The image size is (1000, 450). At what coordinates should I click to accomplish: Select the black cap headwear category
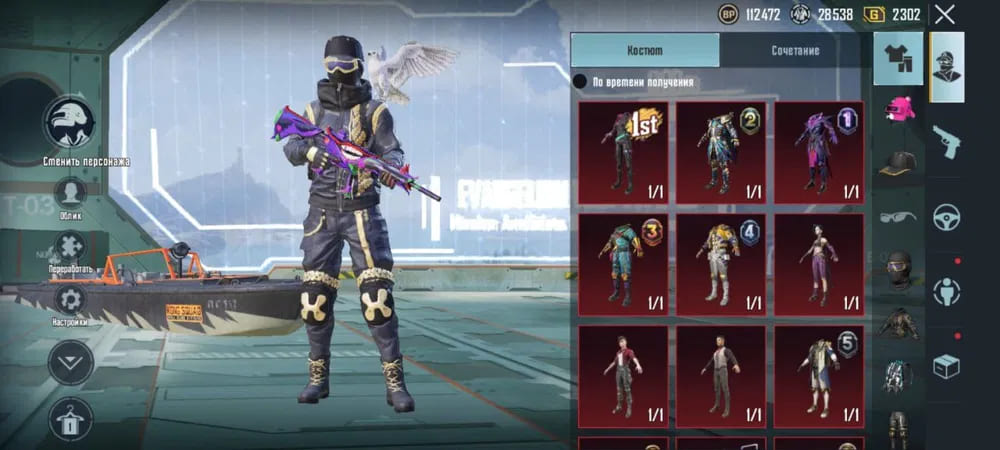[x=898, y=163]
